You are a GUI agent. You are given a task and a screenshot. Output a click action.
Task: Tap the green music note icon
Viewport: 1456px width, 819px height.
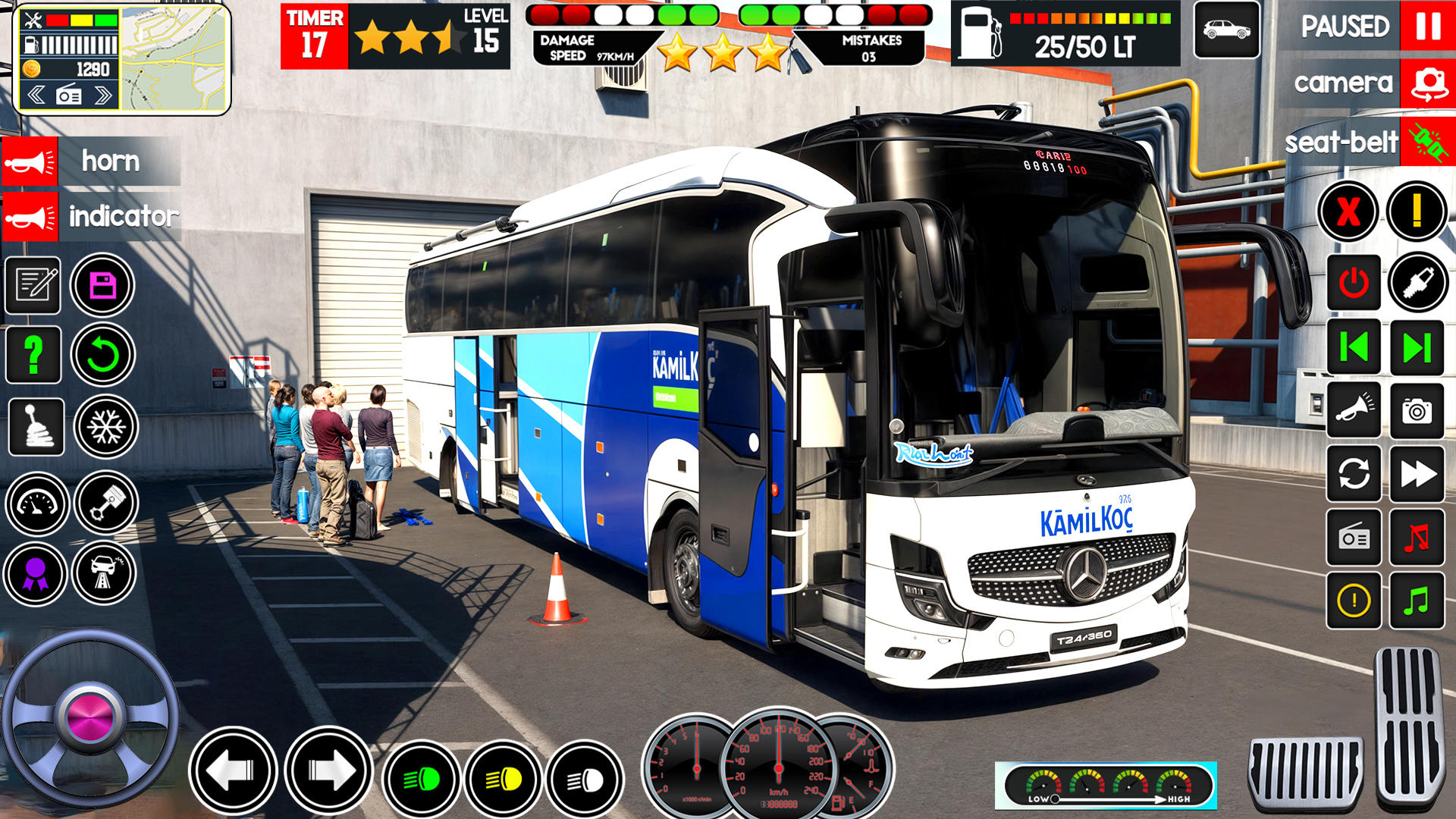pyautogui.click(x=1417, y=601)
